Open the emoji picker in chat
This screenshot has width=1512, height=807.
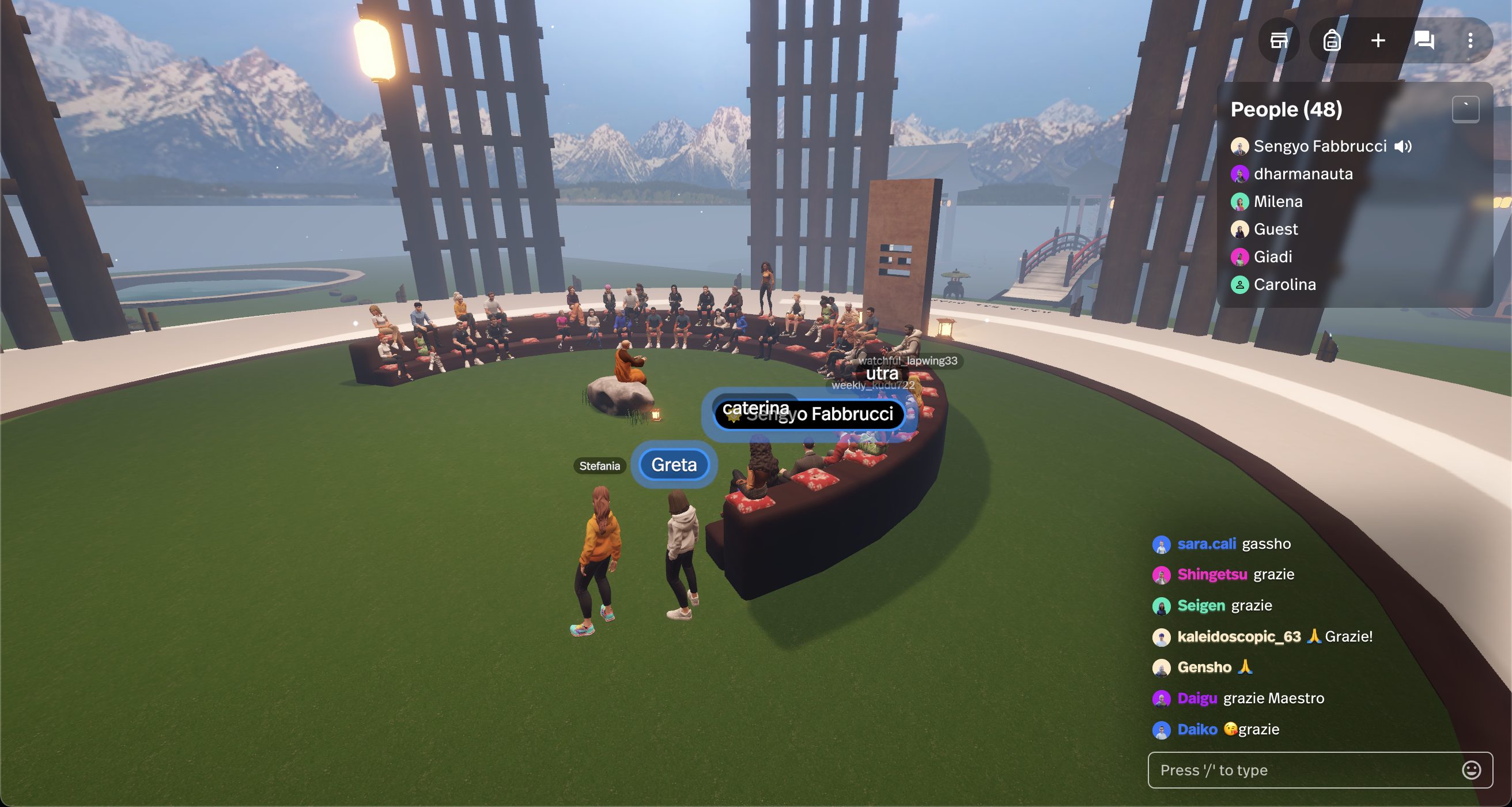tap(1471, 770)
